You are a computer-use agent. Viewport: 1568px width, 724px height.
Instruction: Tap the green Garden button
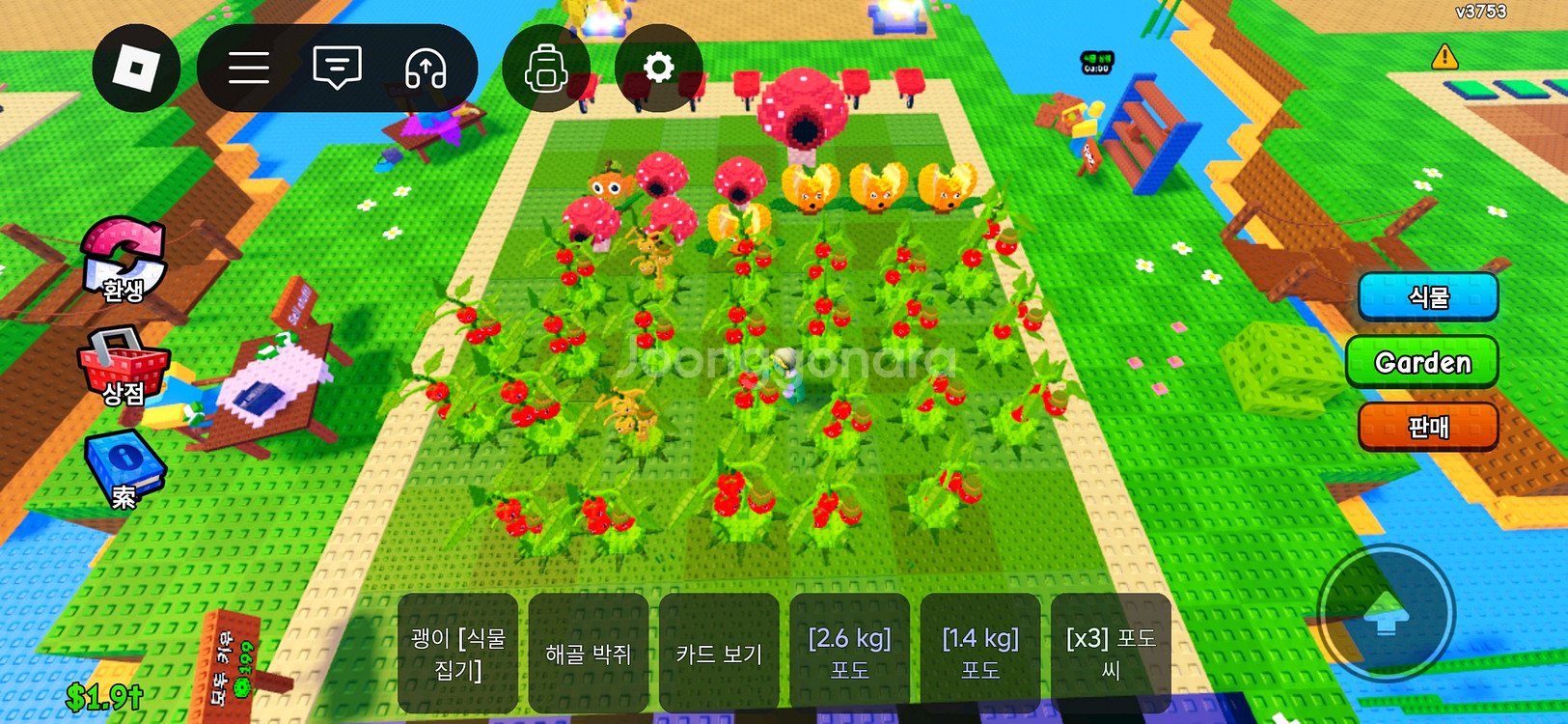coord(1422,362)
